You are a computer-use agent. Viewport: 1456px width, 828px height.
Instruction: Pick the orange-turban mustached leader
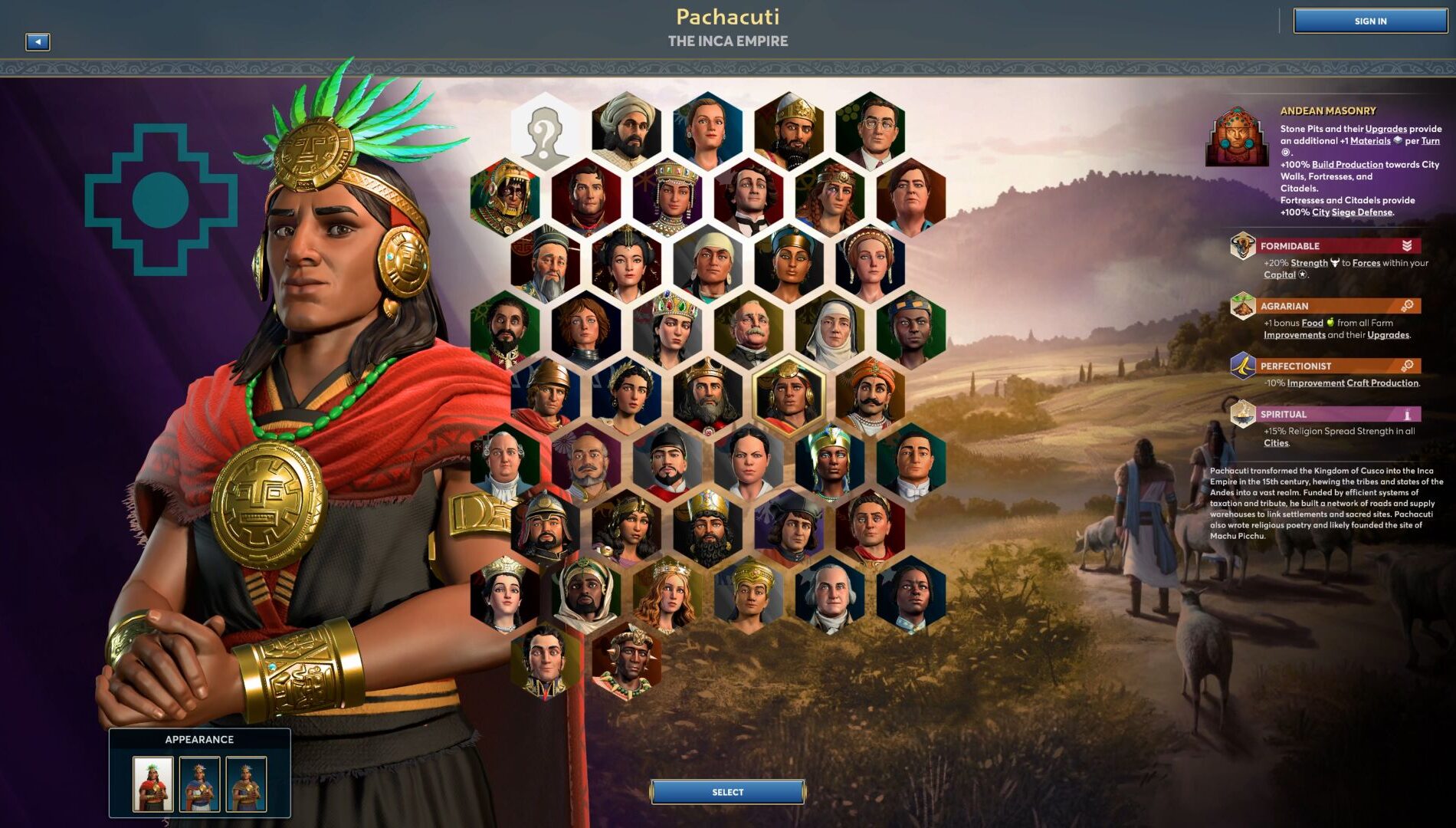[x=871, y=396]
